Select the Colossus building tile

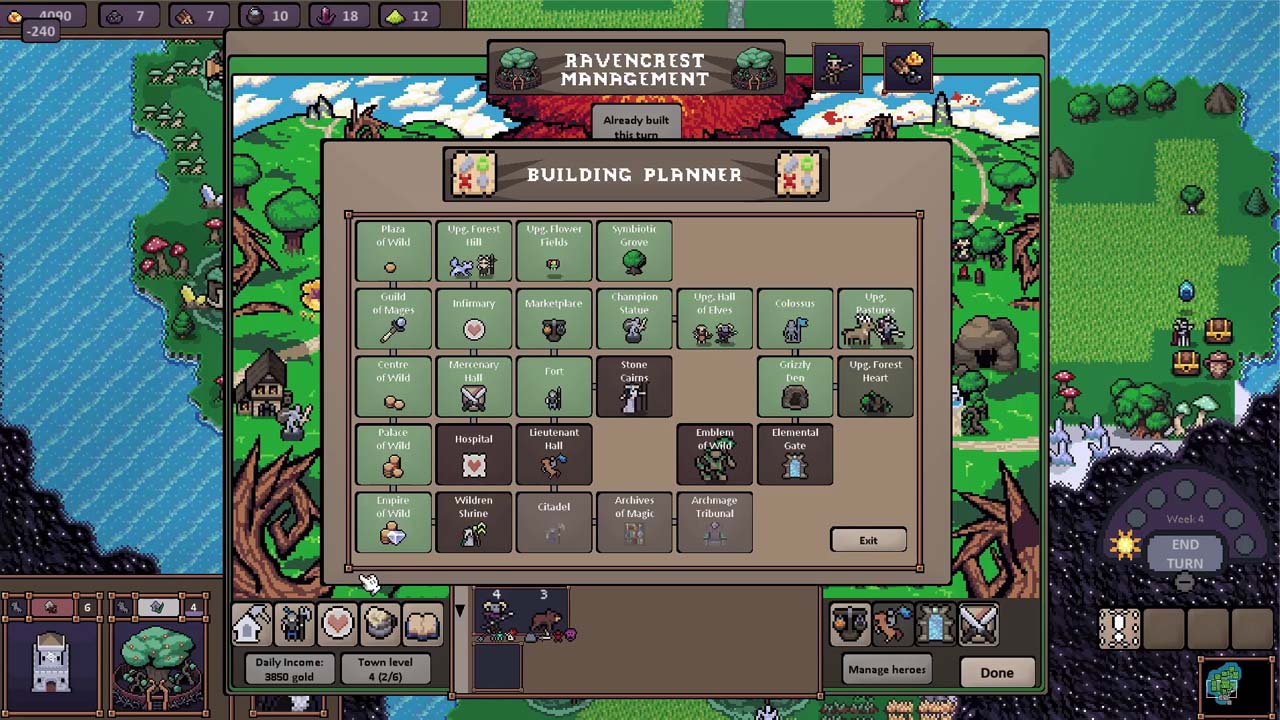coord(795,319)
